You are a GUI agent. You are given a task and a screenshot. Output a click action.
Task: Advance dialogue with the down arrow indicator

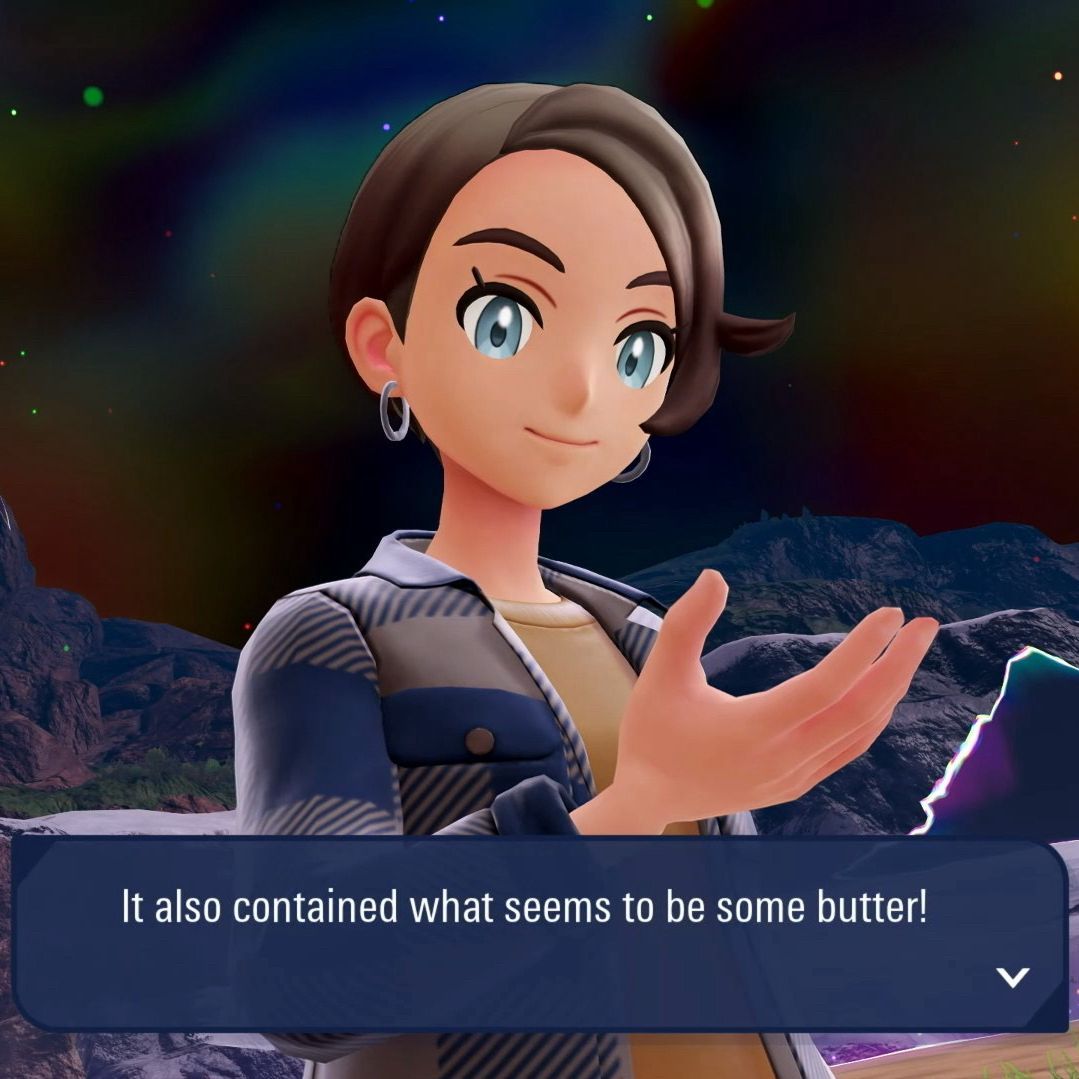1012,977
